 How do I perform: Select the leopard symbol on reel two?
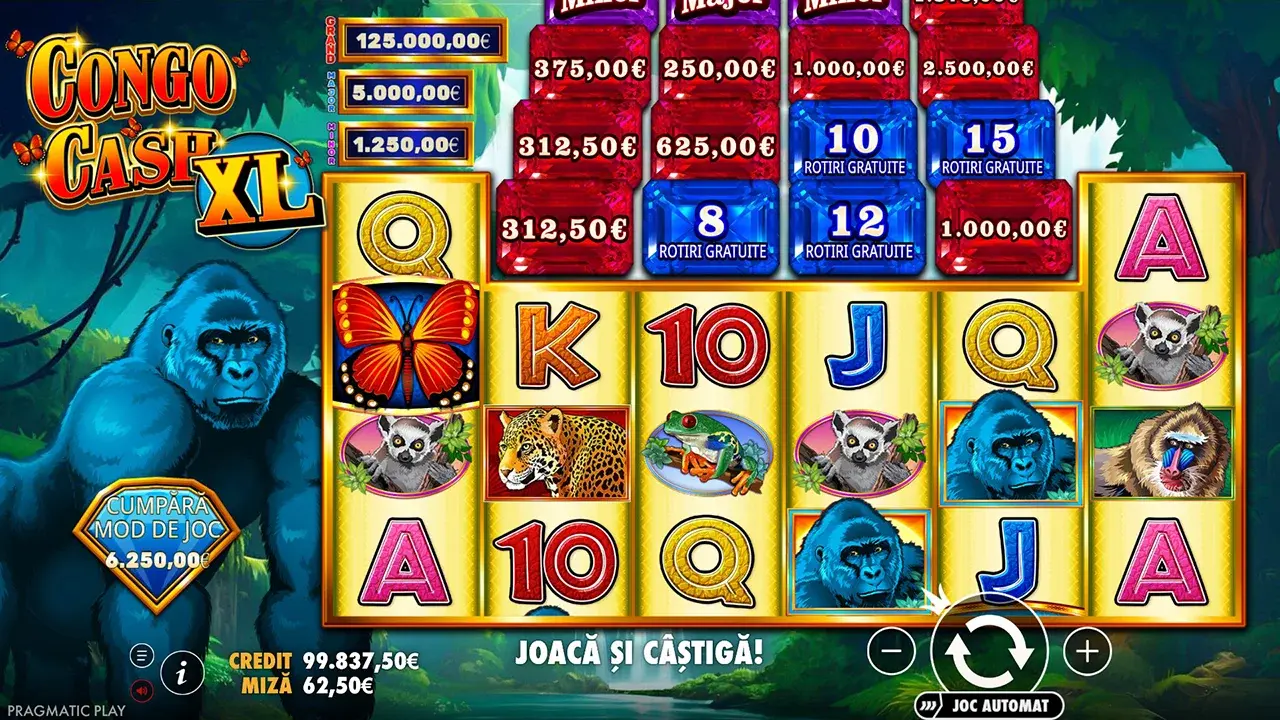555,450
